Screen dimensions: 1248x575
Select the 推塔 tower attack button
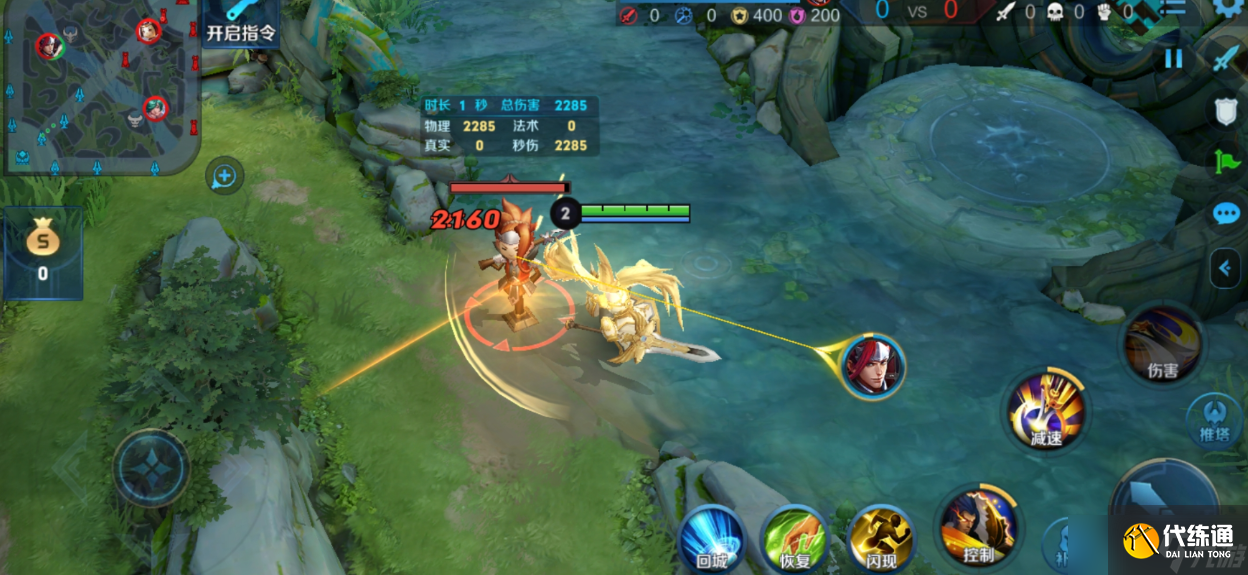1213,418
